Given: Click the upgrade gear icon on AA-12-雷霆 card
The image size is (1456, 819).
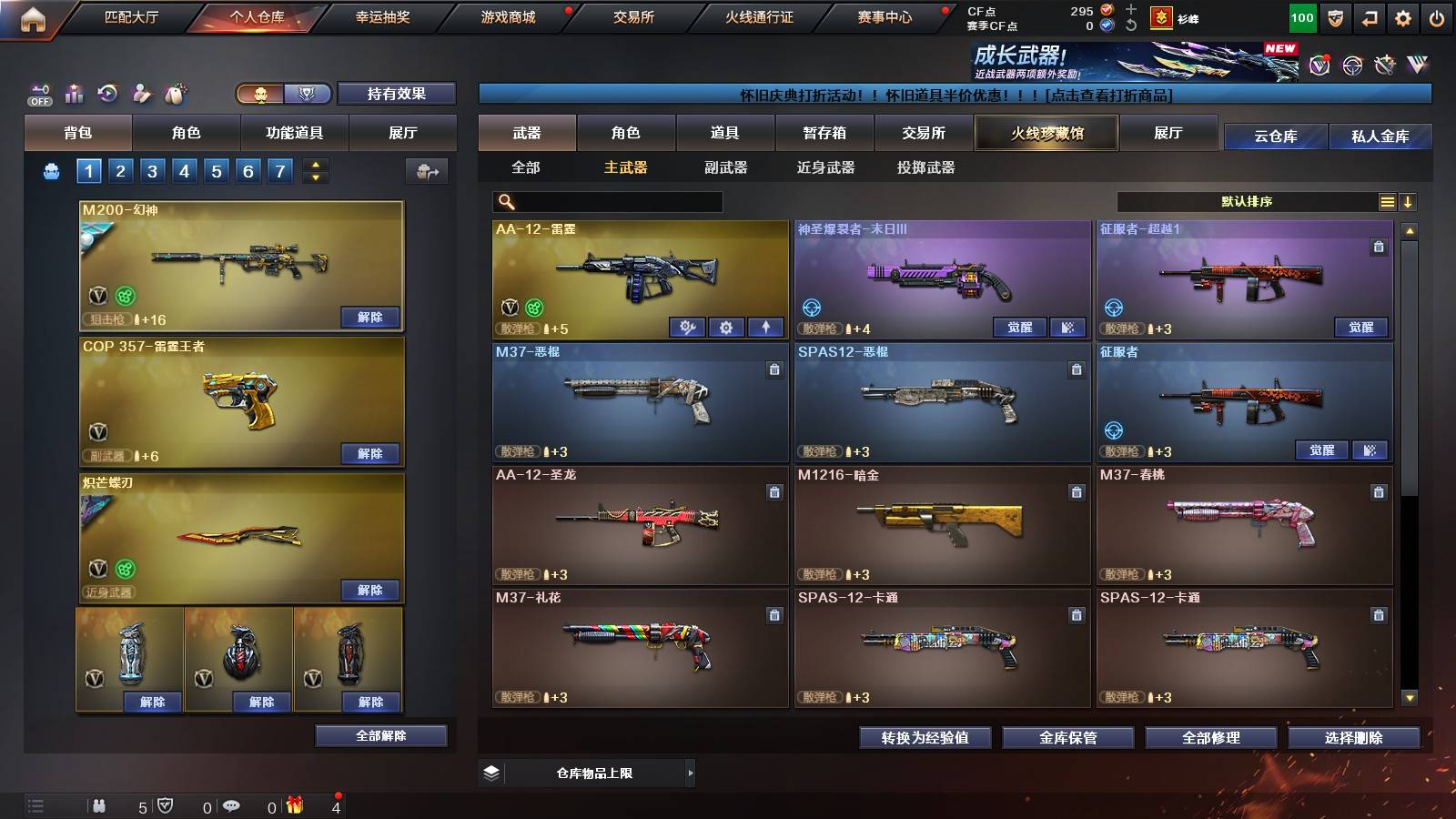Looking at the screenshot, I should pos(725,325).
